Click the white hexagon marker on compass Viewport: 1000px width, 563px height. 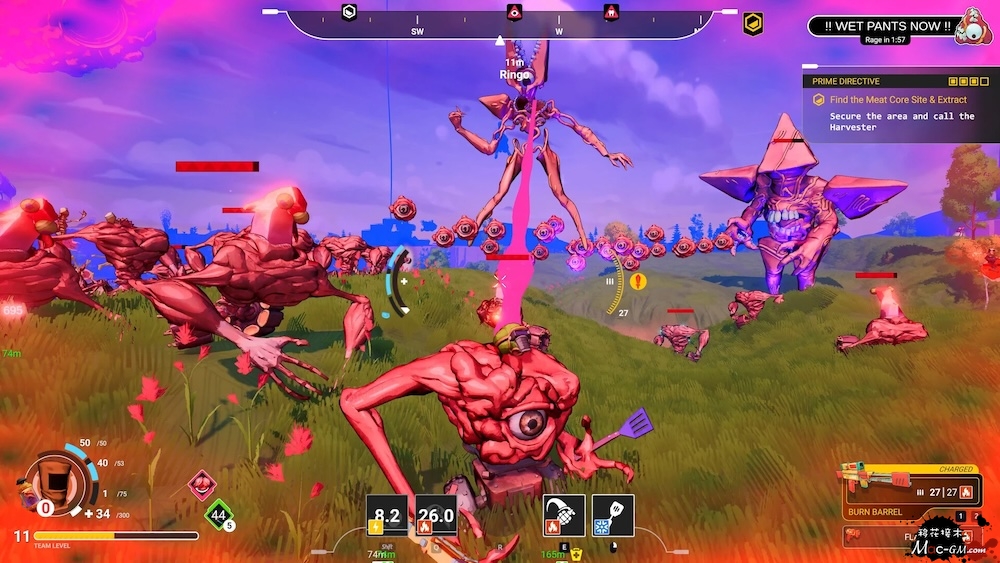[349, 12]
